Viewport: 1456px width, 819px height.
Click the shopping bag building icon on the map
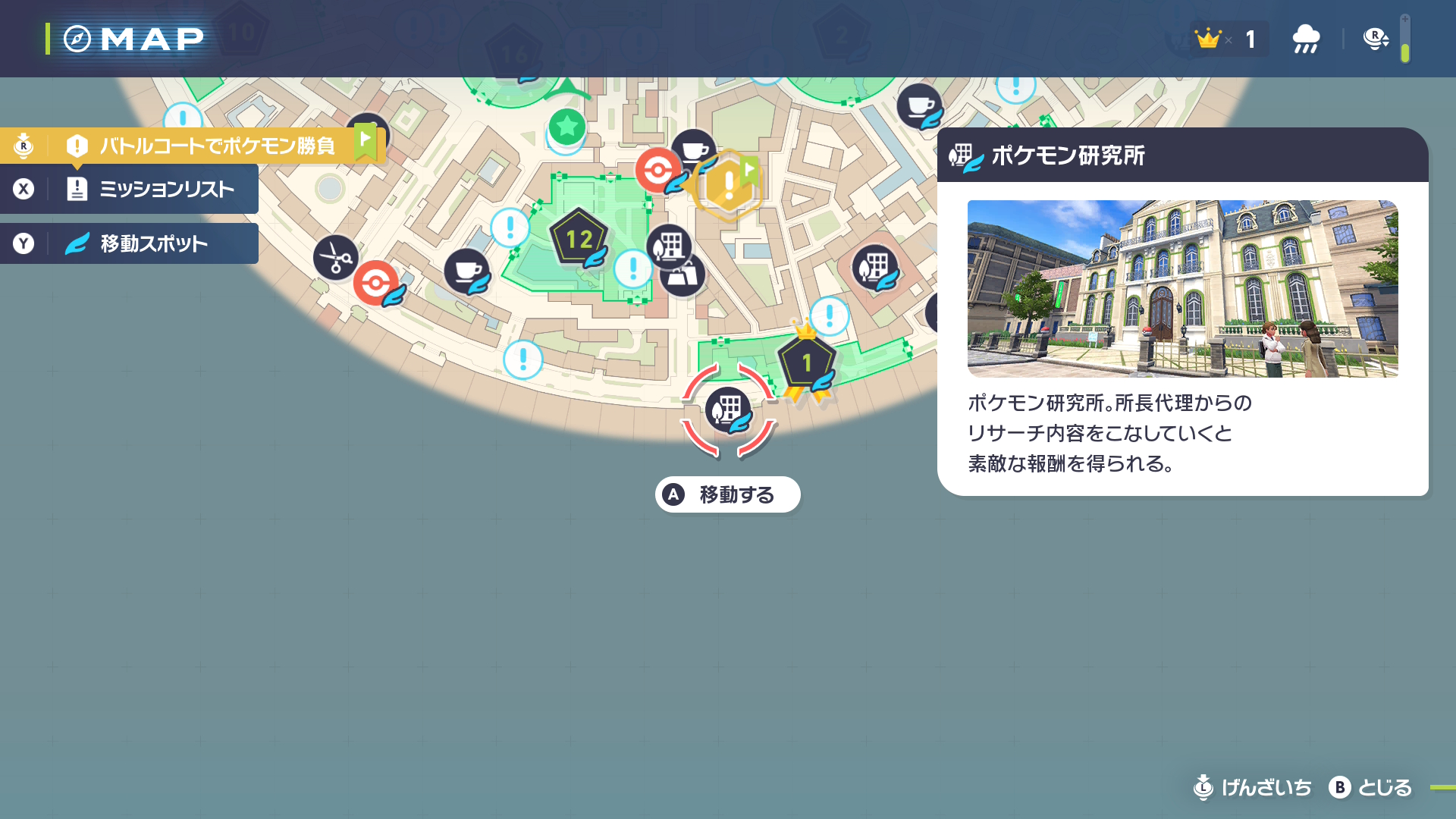[x=682, y=275]
